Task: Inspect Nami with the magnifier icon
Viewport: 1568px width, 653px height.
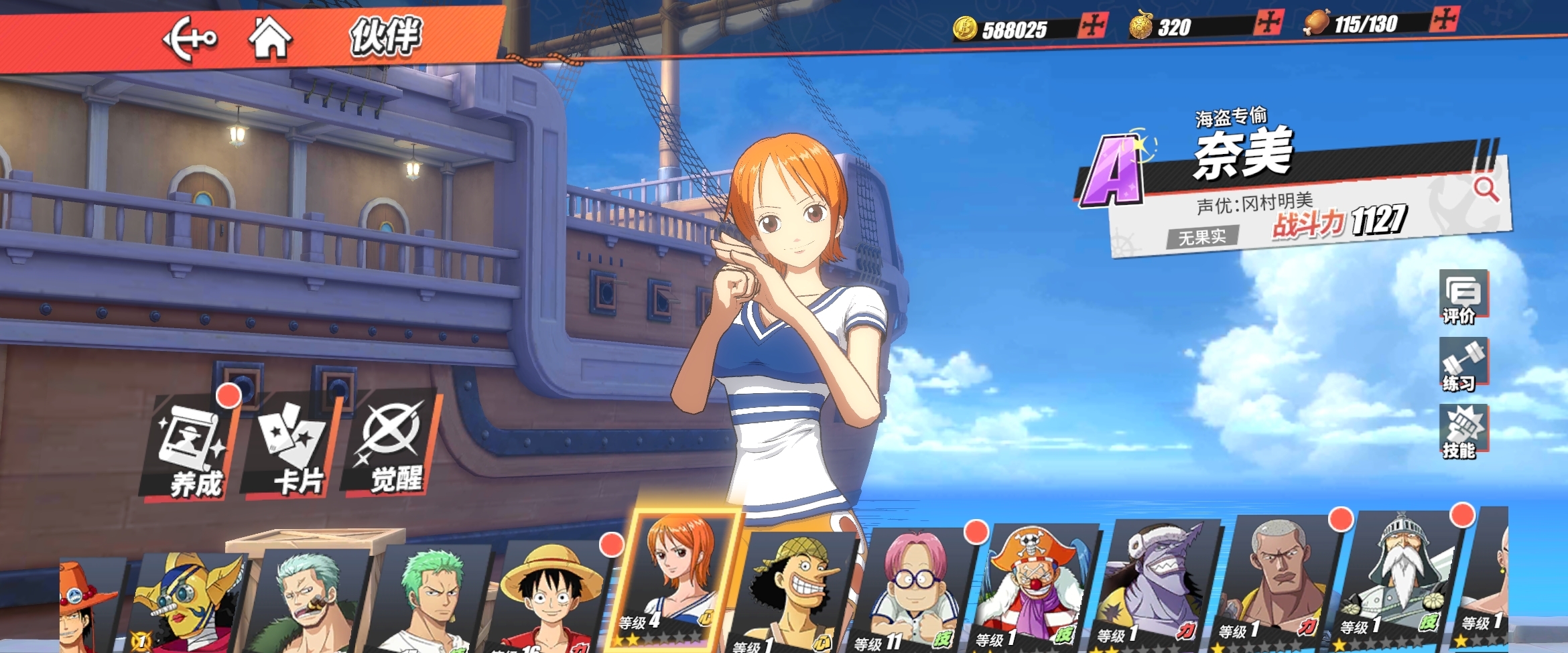Action: point(1486,190)
